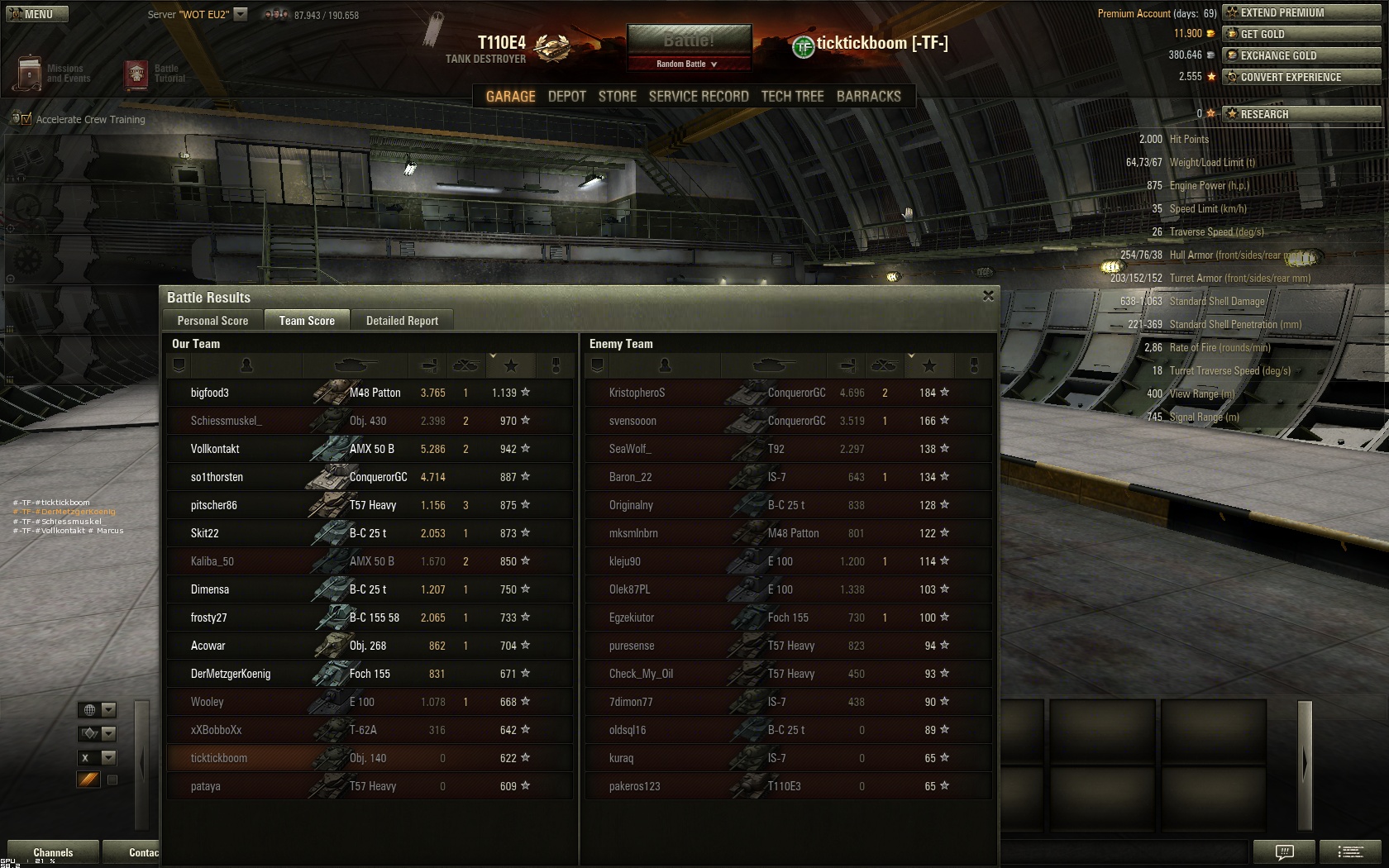Select Convert Experience

pos(1301,77)
